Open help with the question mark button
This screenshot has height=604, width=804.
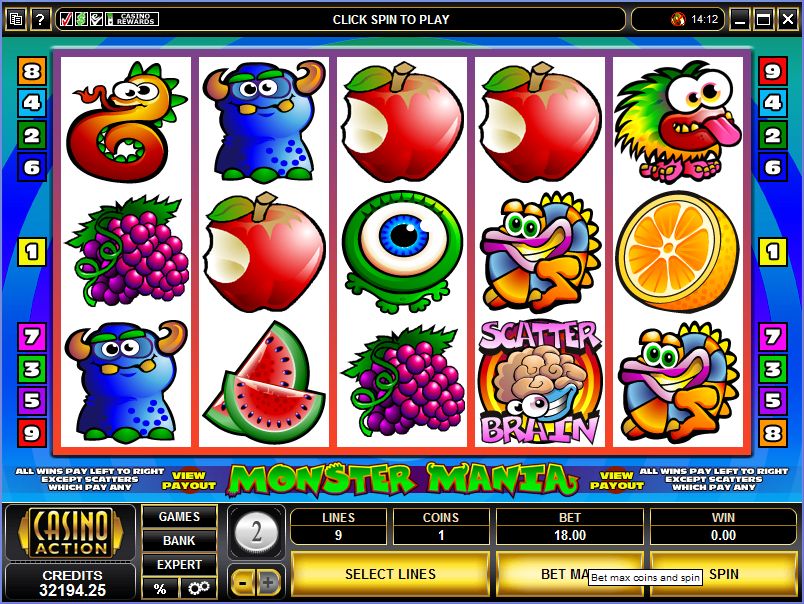[x=41, y=19]
